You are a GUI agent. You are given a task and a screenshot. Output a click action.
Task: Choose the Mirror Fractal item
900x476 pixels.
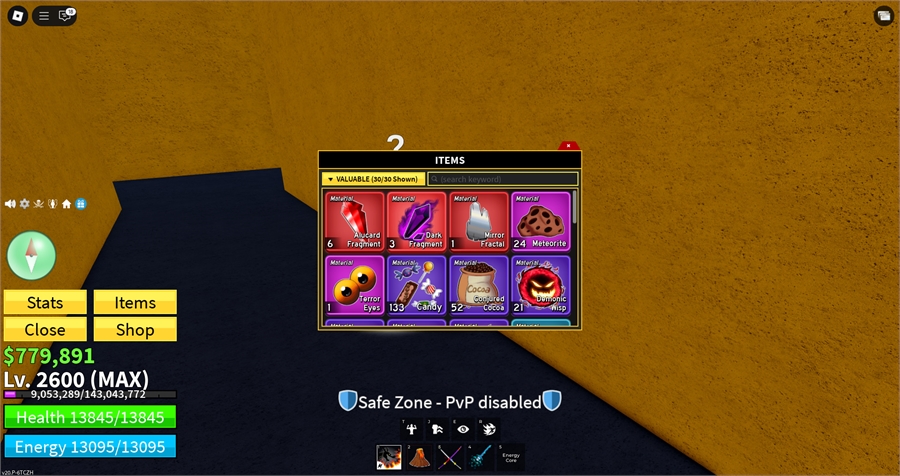478,221
